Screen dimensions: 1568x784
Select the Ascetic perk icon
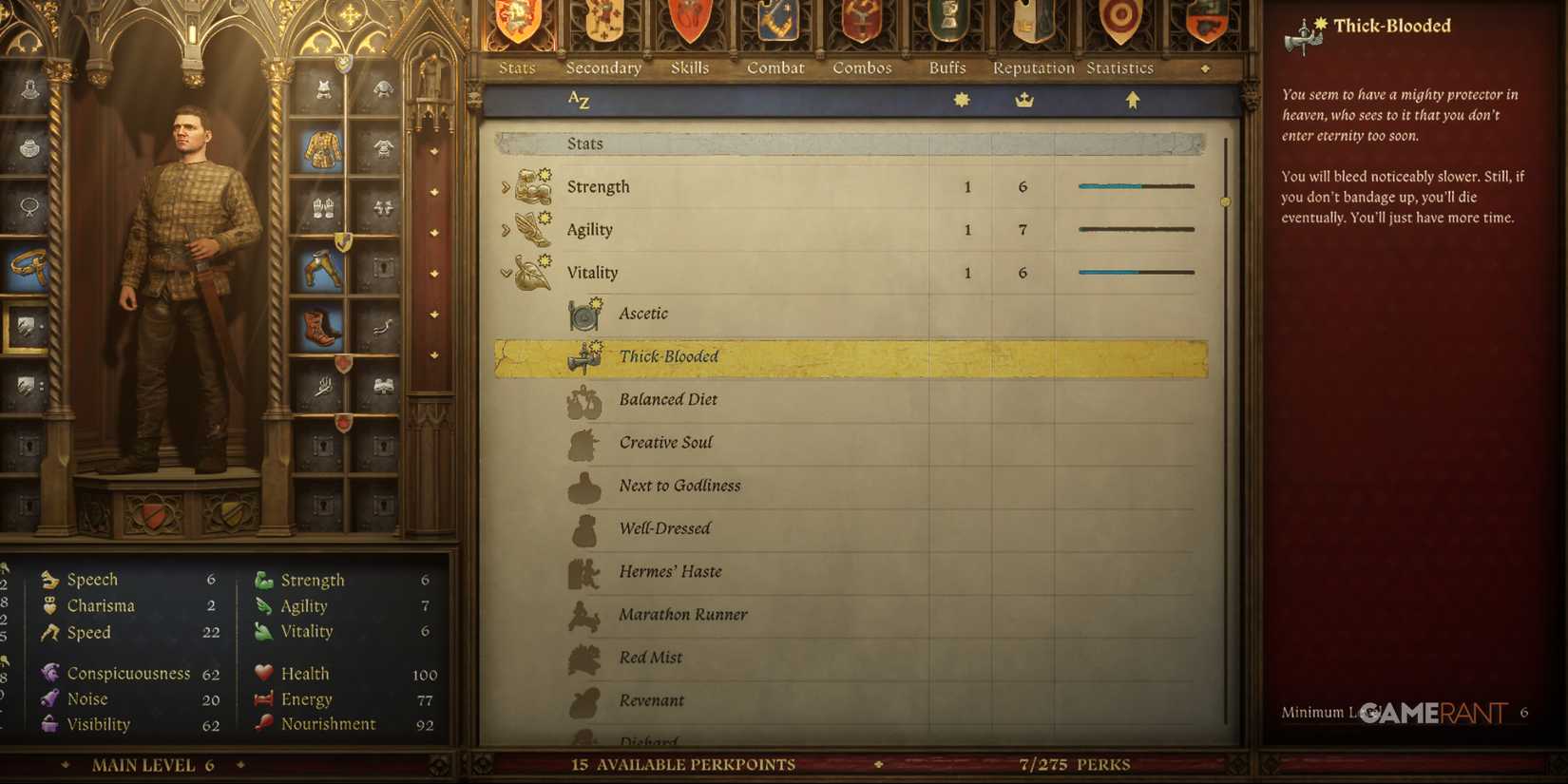tap(584, 312)
